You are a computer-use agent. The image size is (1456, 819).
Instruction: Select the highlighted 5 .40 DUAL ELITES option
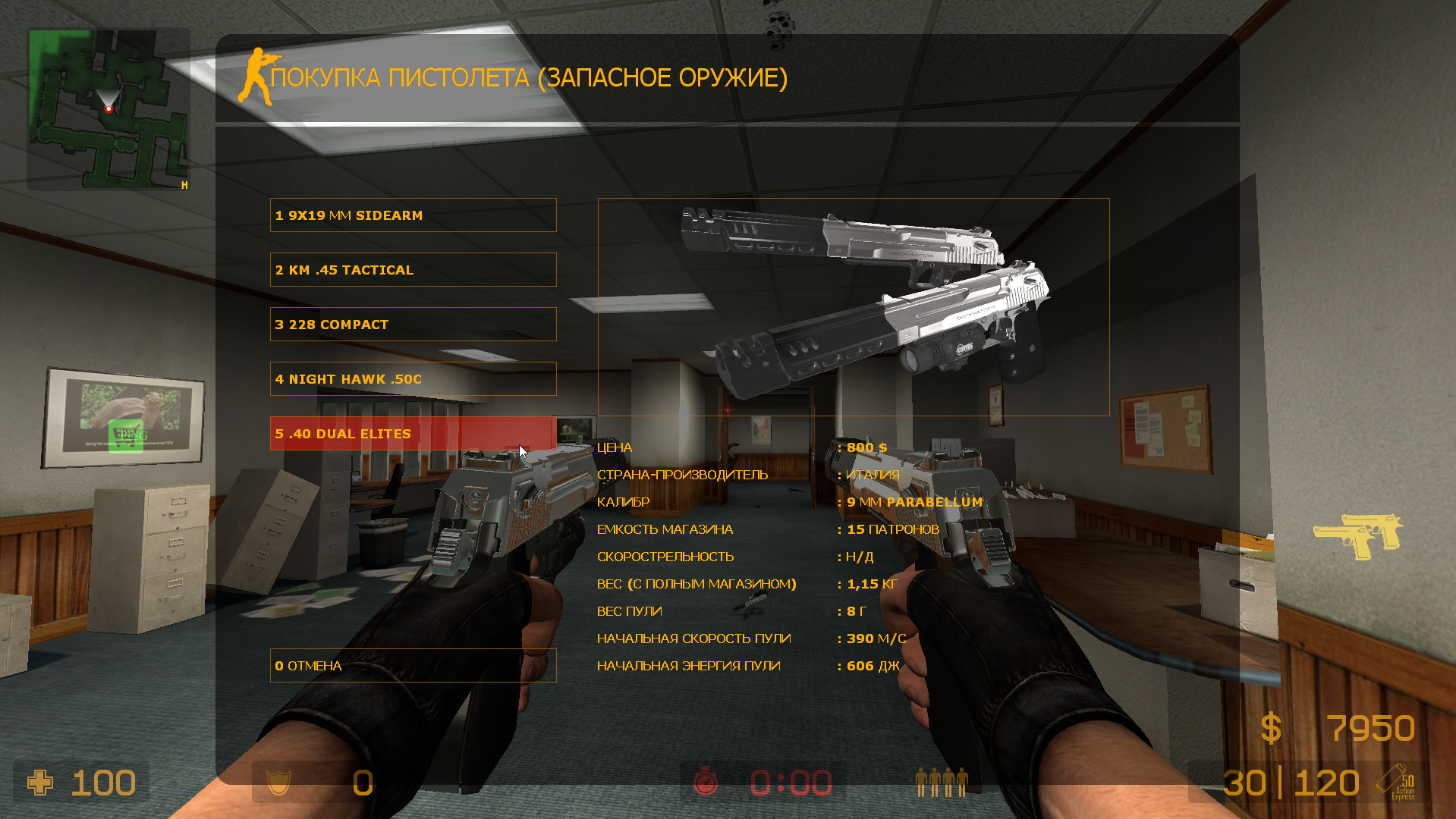tap(413, 433)
